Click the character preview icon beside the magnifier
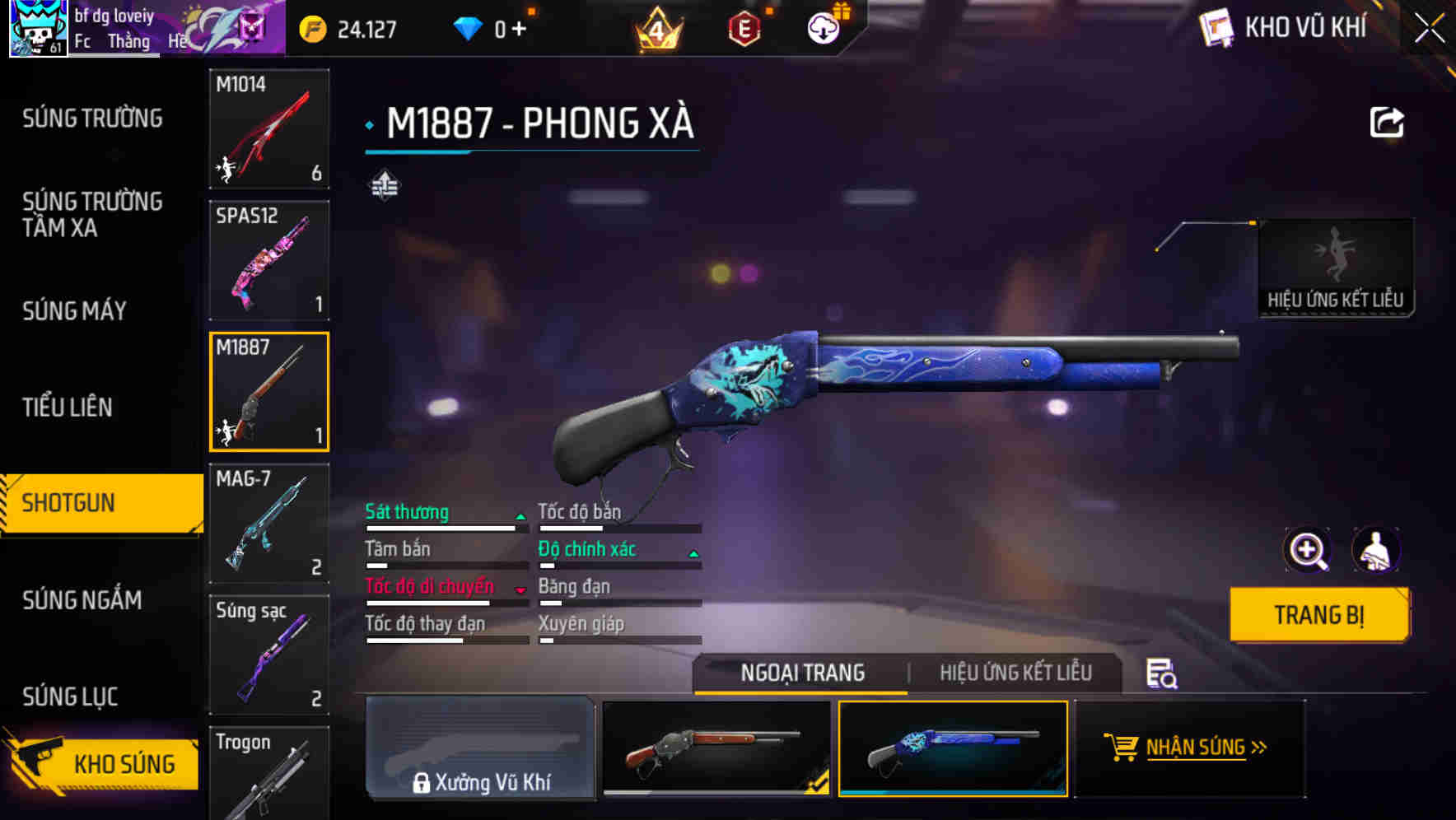The image size is (1456, 820). click(x=1376, y=550)
